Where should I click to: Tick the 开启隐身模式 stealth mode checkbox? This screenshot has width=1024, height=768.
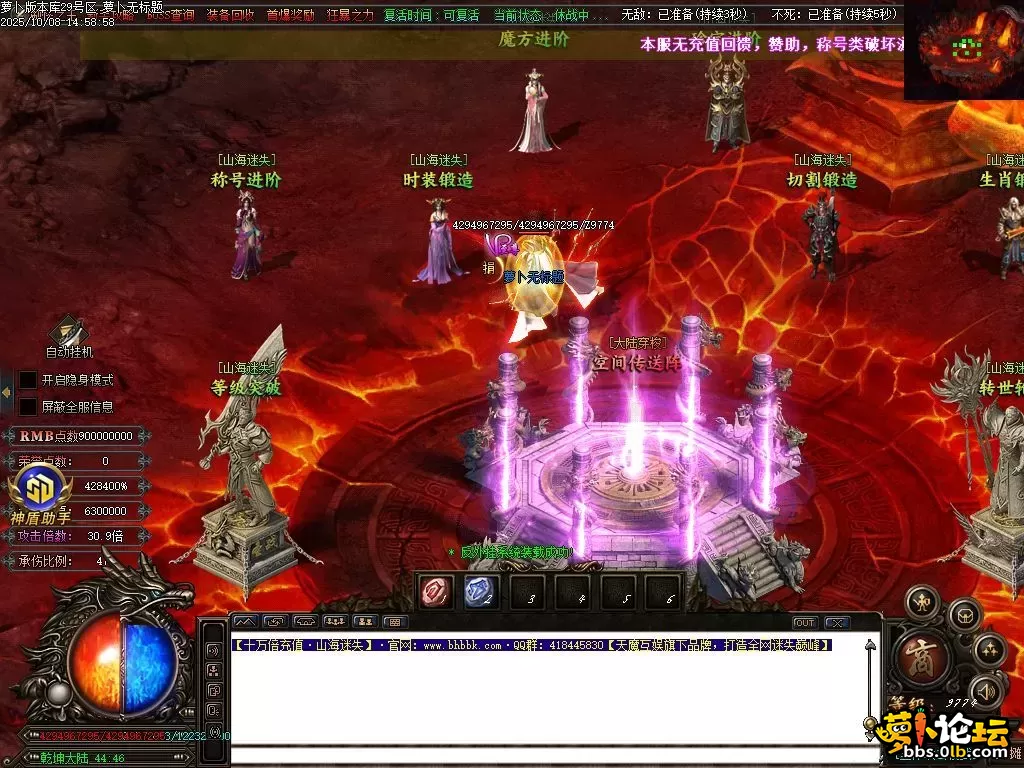tap(28, 380)
